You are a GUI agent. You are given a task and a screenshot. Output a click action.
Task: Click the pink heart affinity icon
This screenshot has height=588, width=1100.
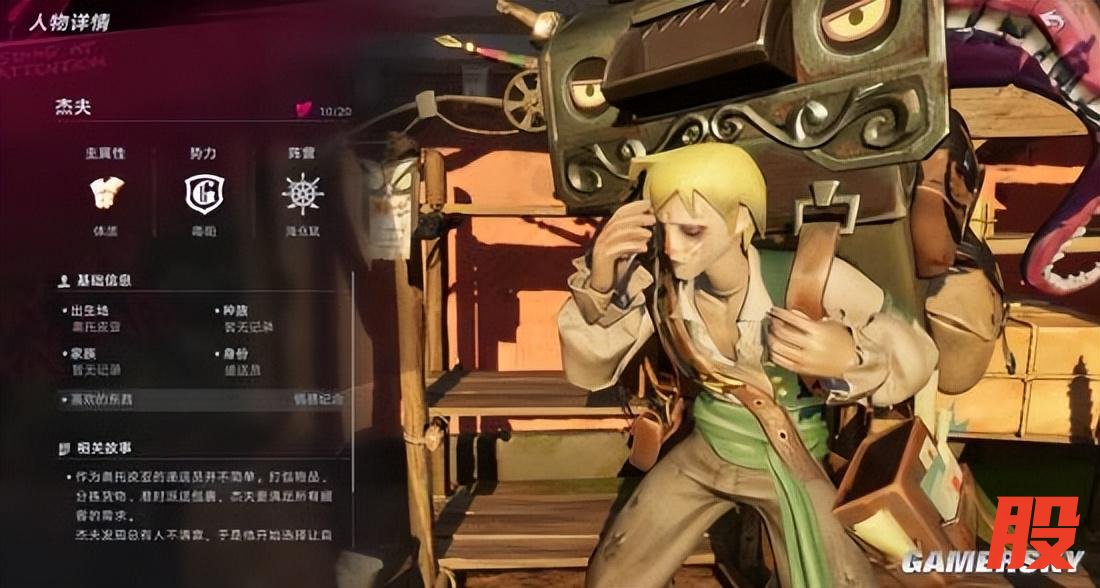[x=304, y=110]
